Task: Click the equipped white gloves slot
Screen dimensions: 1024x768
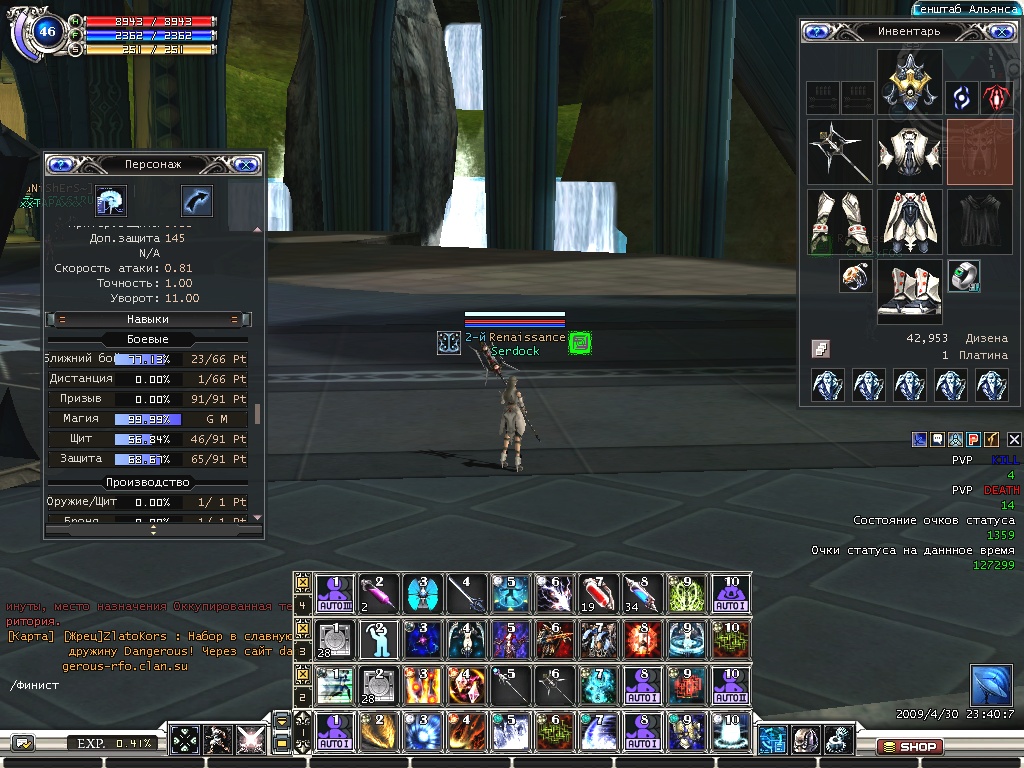Action: coord(839,221)
